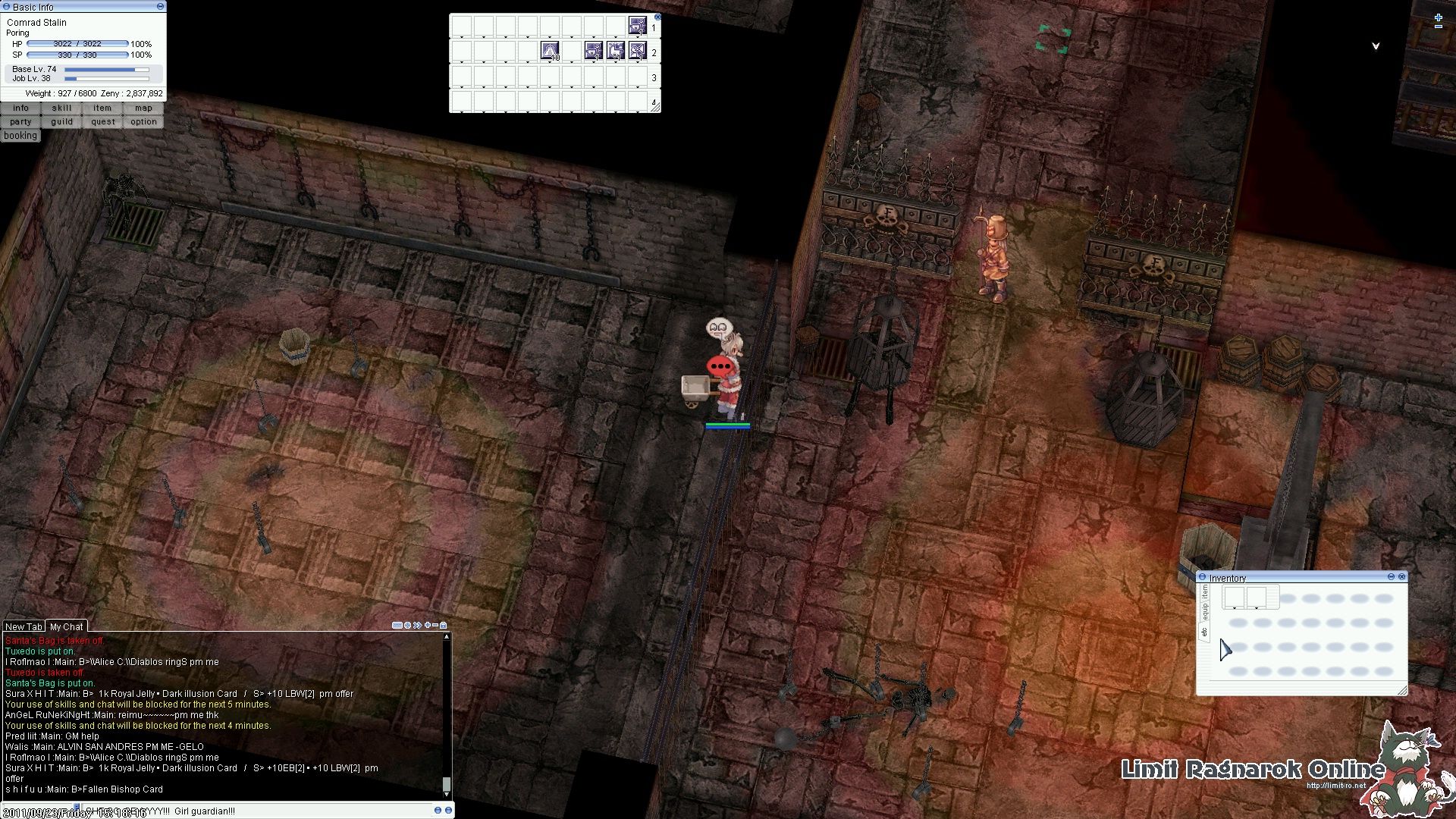Click the double-arrow chat expand icon

416,626
